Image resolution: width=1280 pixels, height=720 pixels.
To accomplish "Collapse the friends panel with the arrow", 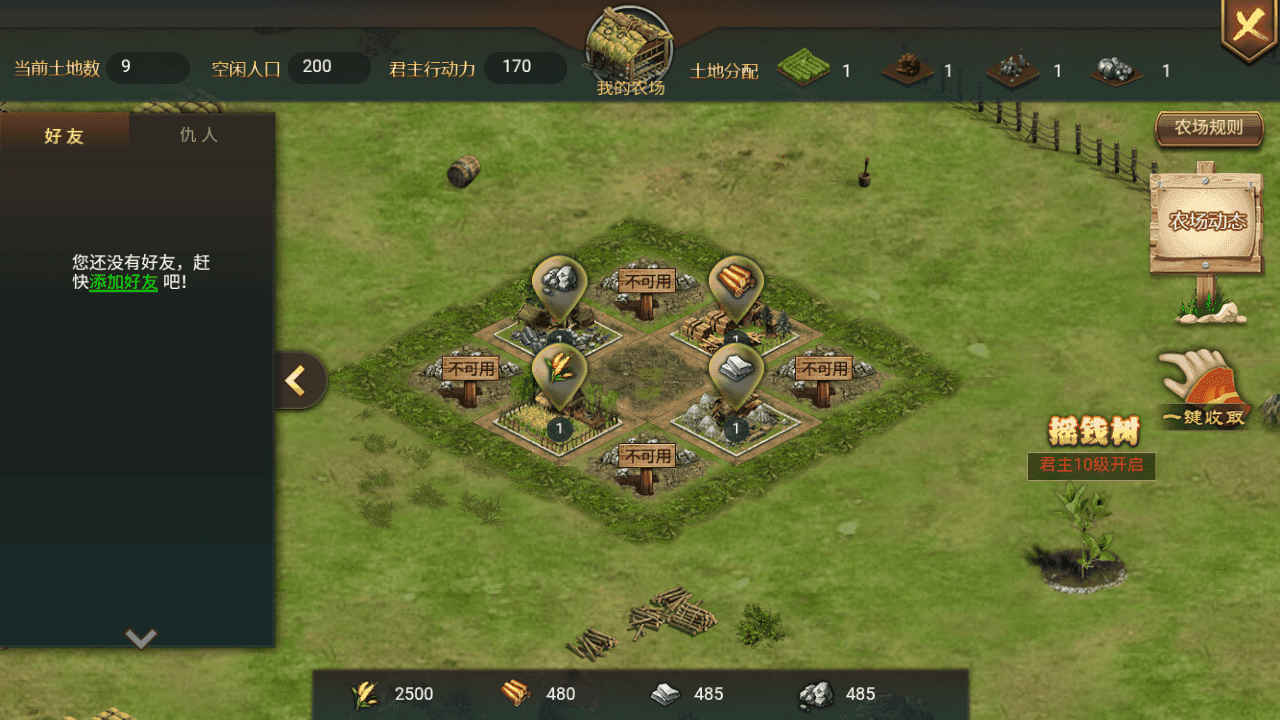I will point(298,380).
